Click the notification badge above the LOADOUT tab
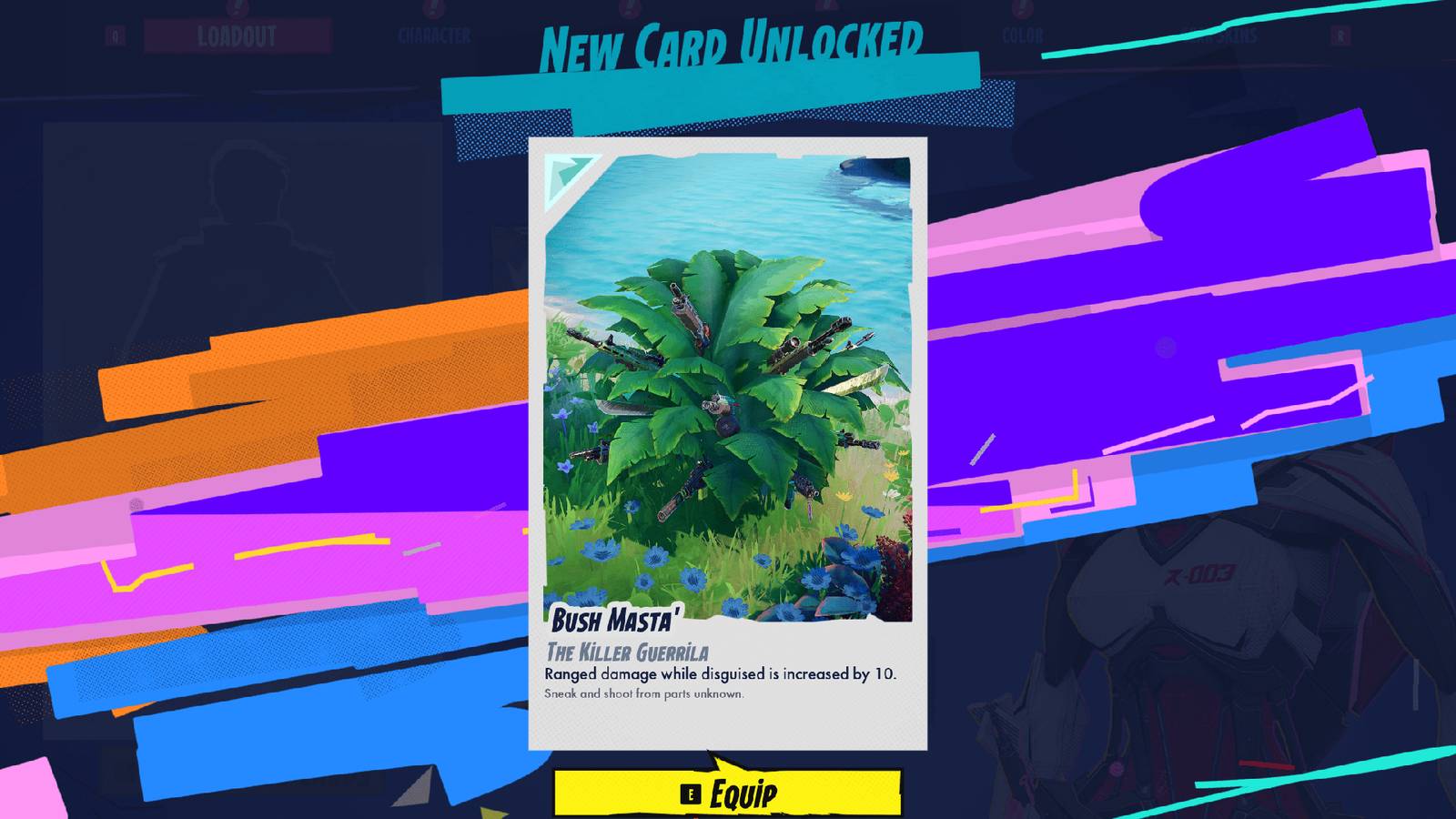The image size is (1456, 819). (238, 9)
